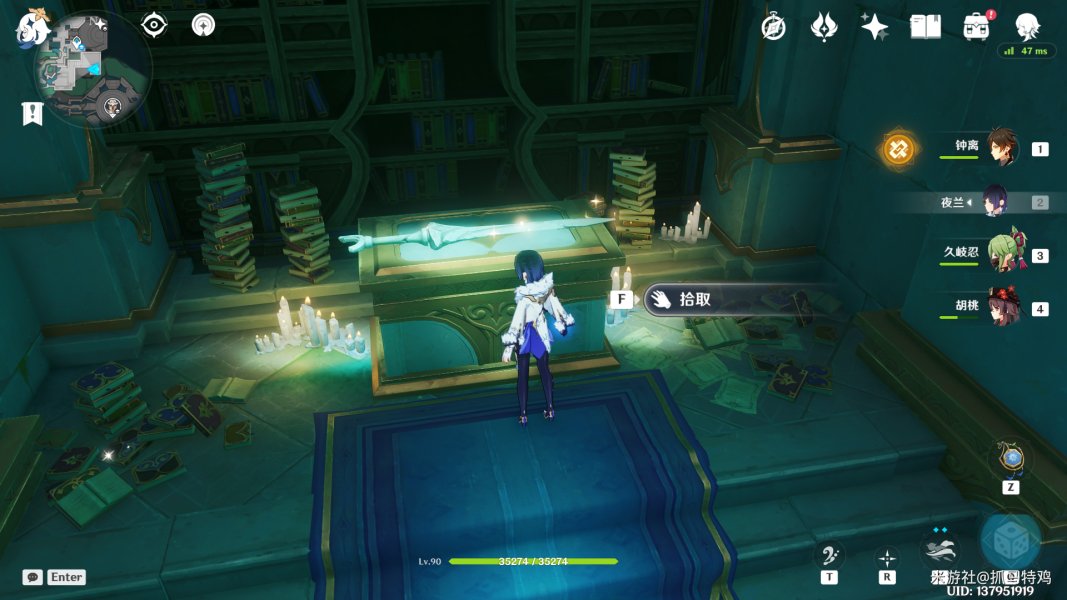This screenshot has width=1067, height=600.
Task: Select the active character 夜兰
Action: pyautogui.click(x=996, y=201)
